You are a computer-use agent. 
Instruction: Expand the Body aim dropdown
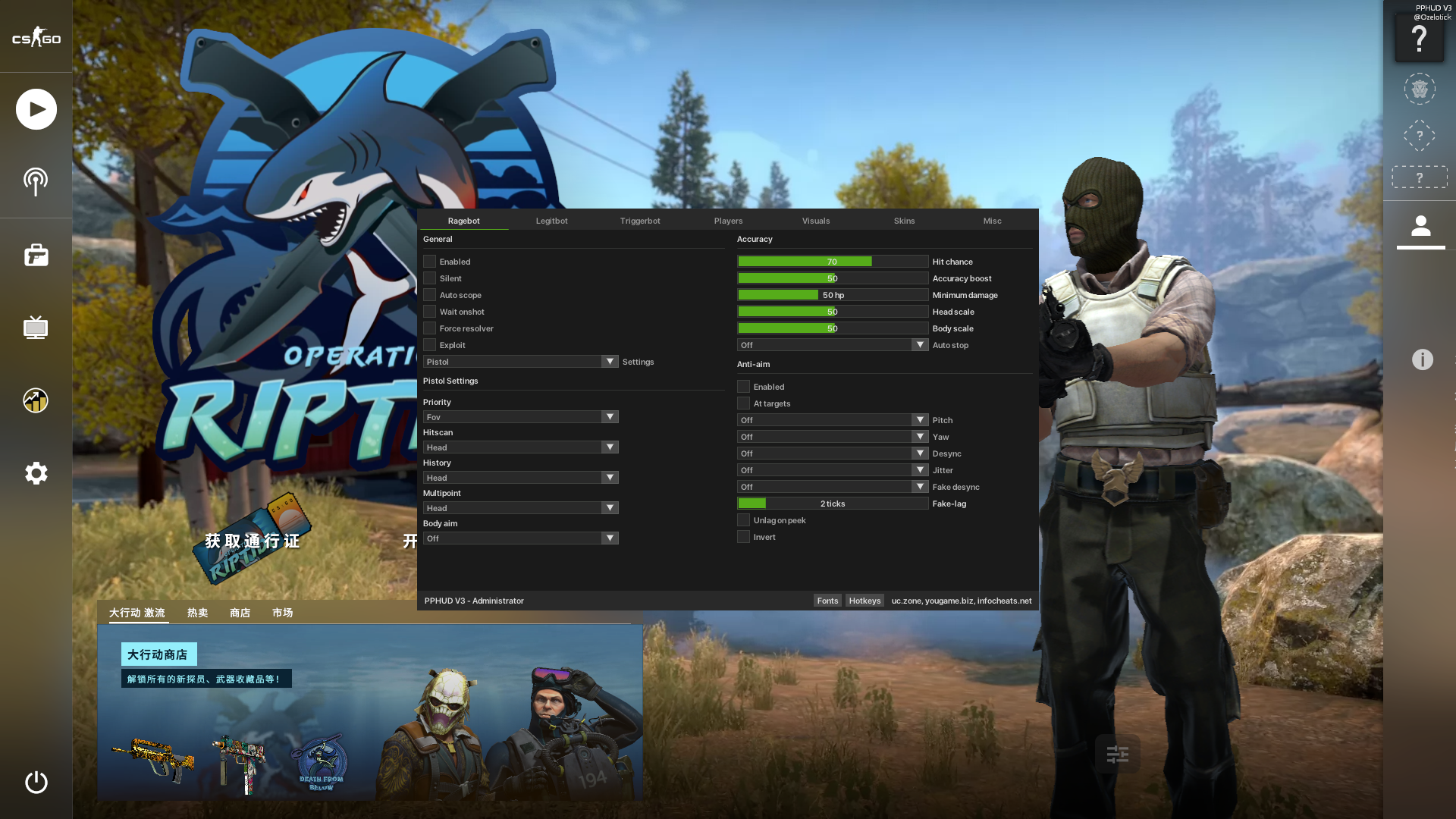click(520, 538)
